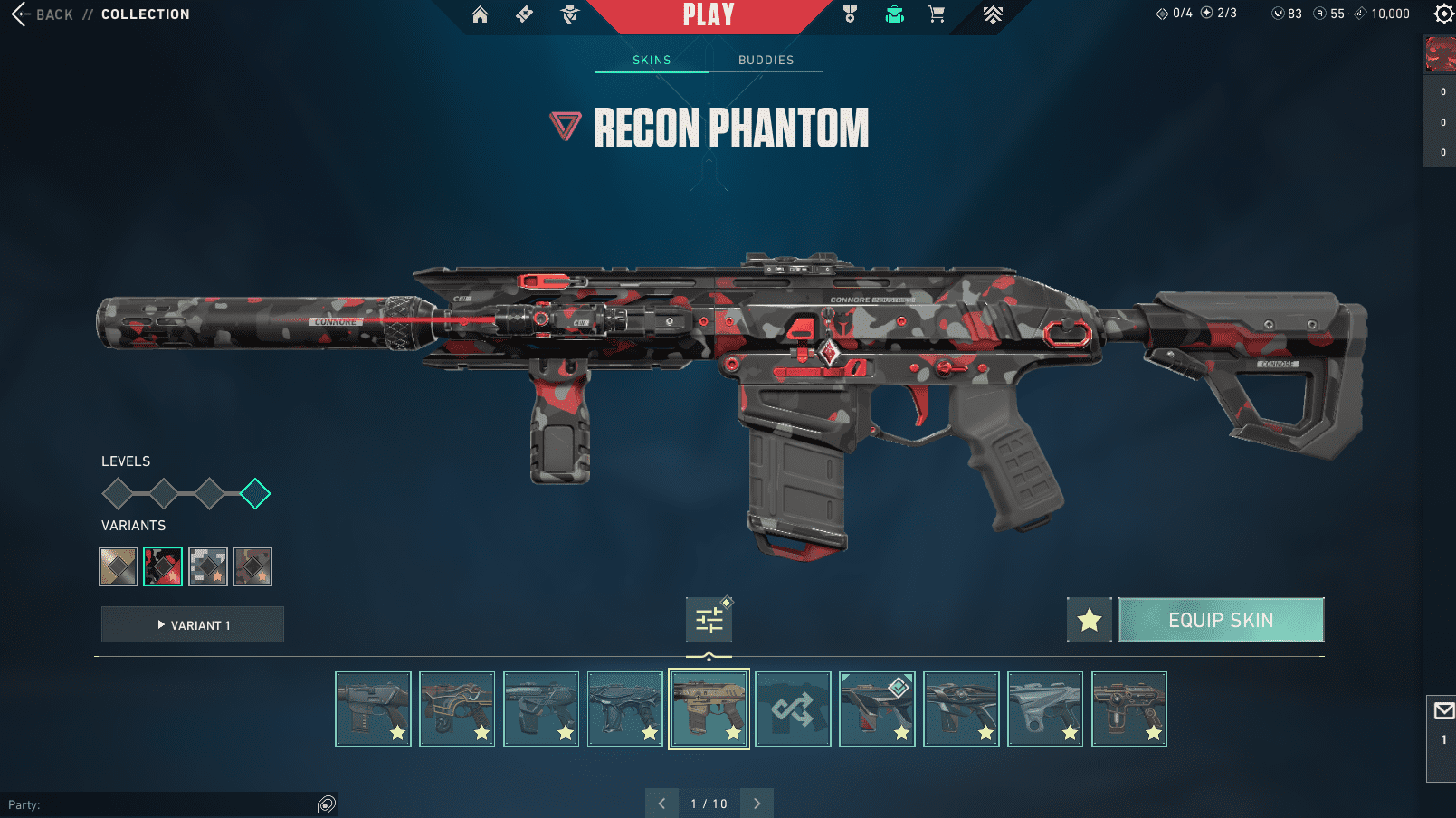
Task: Select the random shuffle skin tile
Action: point(793,709)
